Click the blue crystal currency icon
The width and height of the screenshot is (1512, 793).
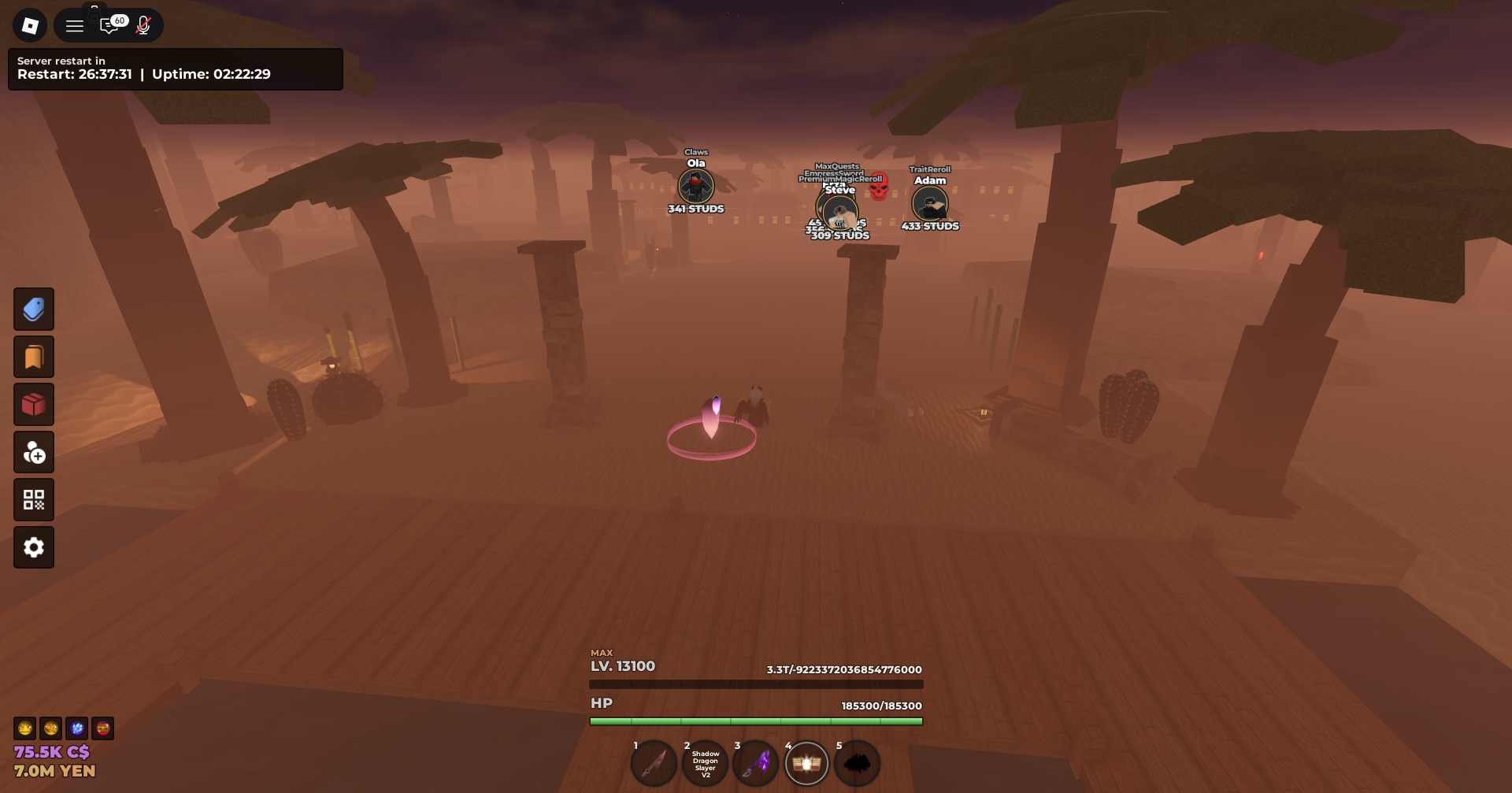pyautogui.click(x=76, y=728)
